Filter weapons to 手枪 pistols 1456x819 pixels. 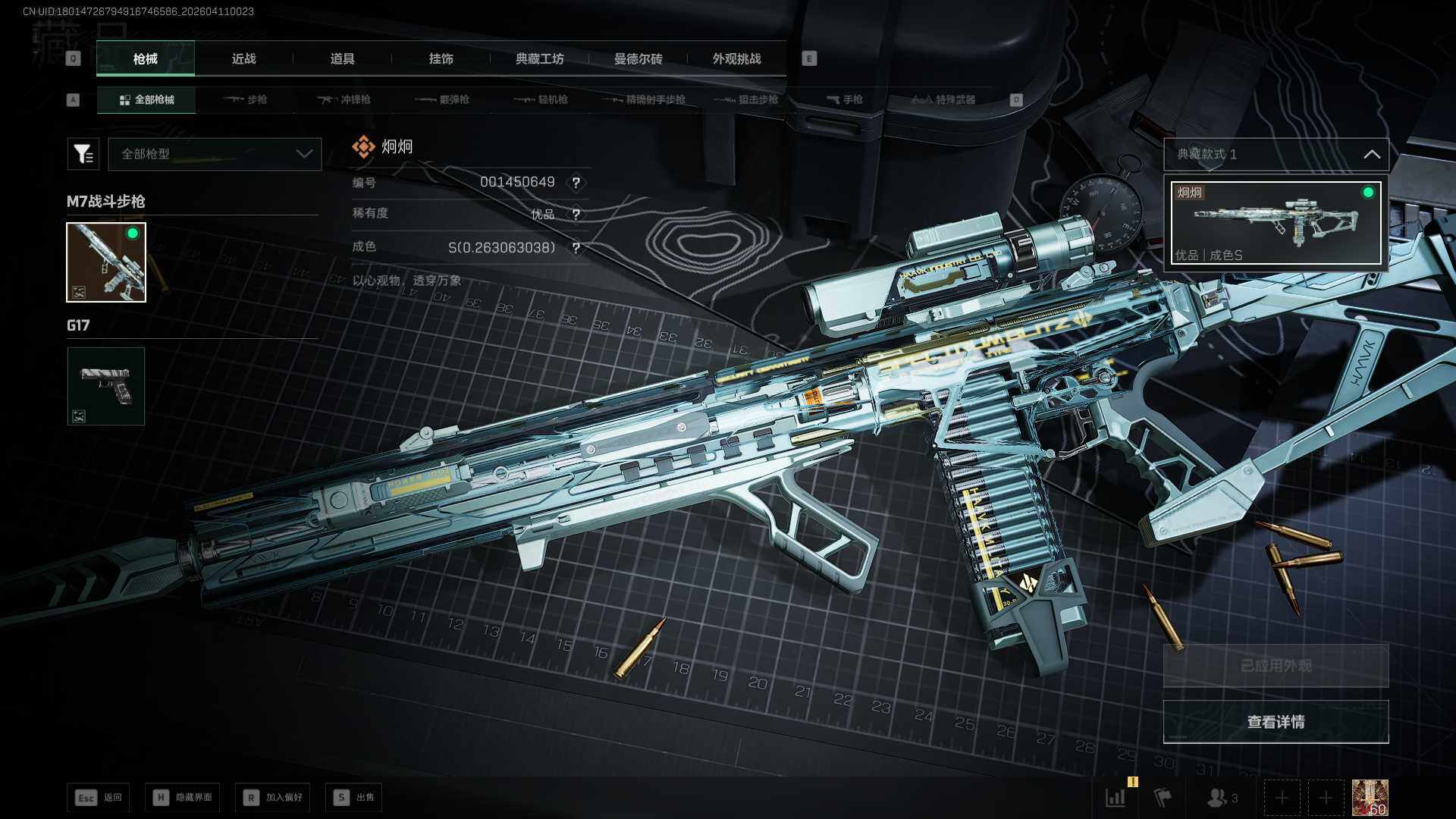tap(845, 99)
